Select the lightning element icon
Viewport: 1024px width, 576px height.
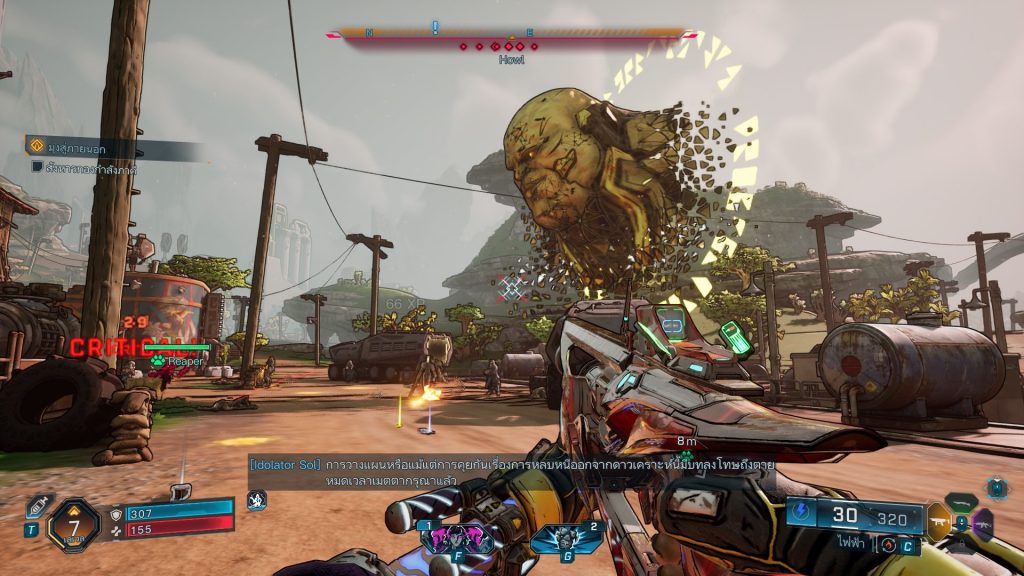pyautogui.click(x=799, y=510)
